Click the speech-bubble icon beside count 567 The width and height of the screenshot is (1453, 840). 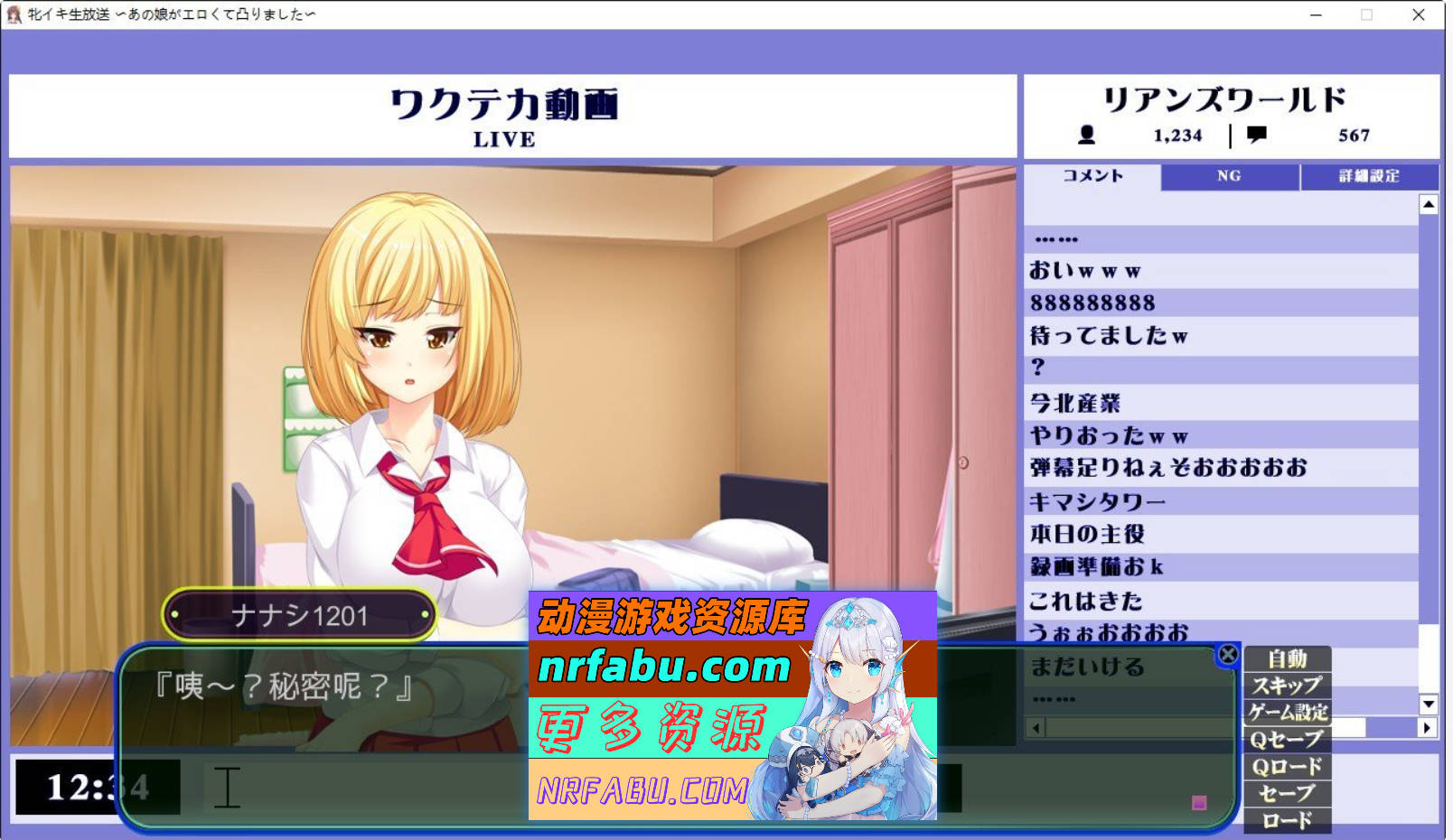[x=1255, y=135]
